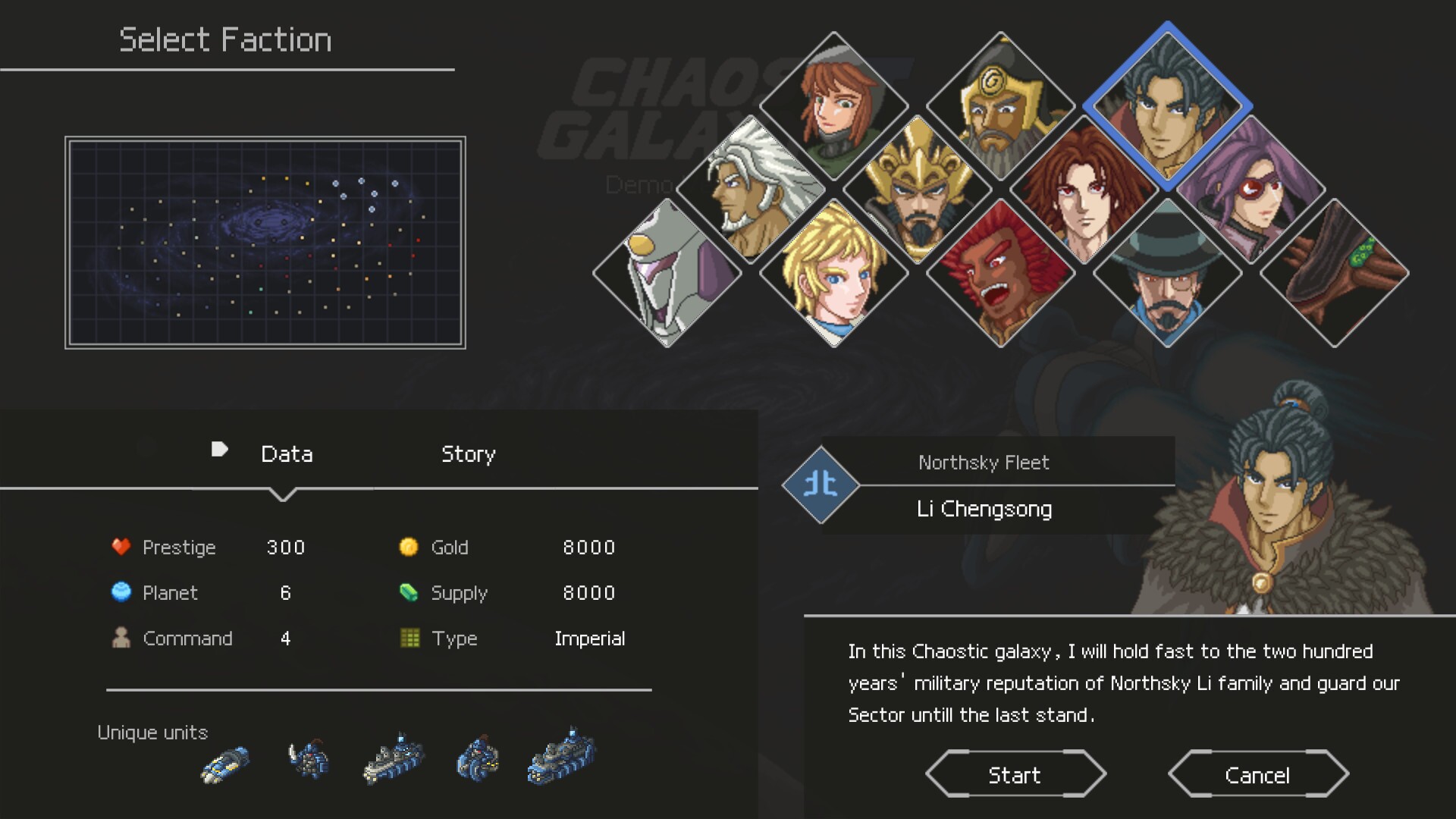Click the Prestige heart icon
Image resolution: width=1456 pixels, height=819 pixels.
[x=121, y=547]
